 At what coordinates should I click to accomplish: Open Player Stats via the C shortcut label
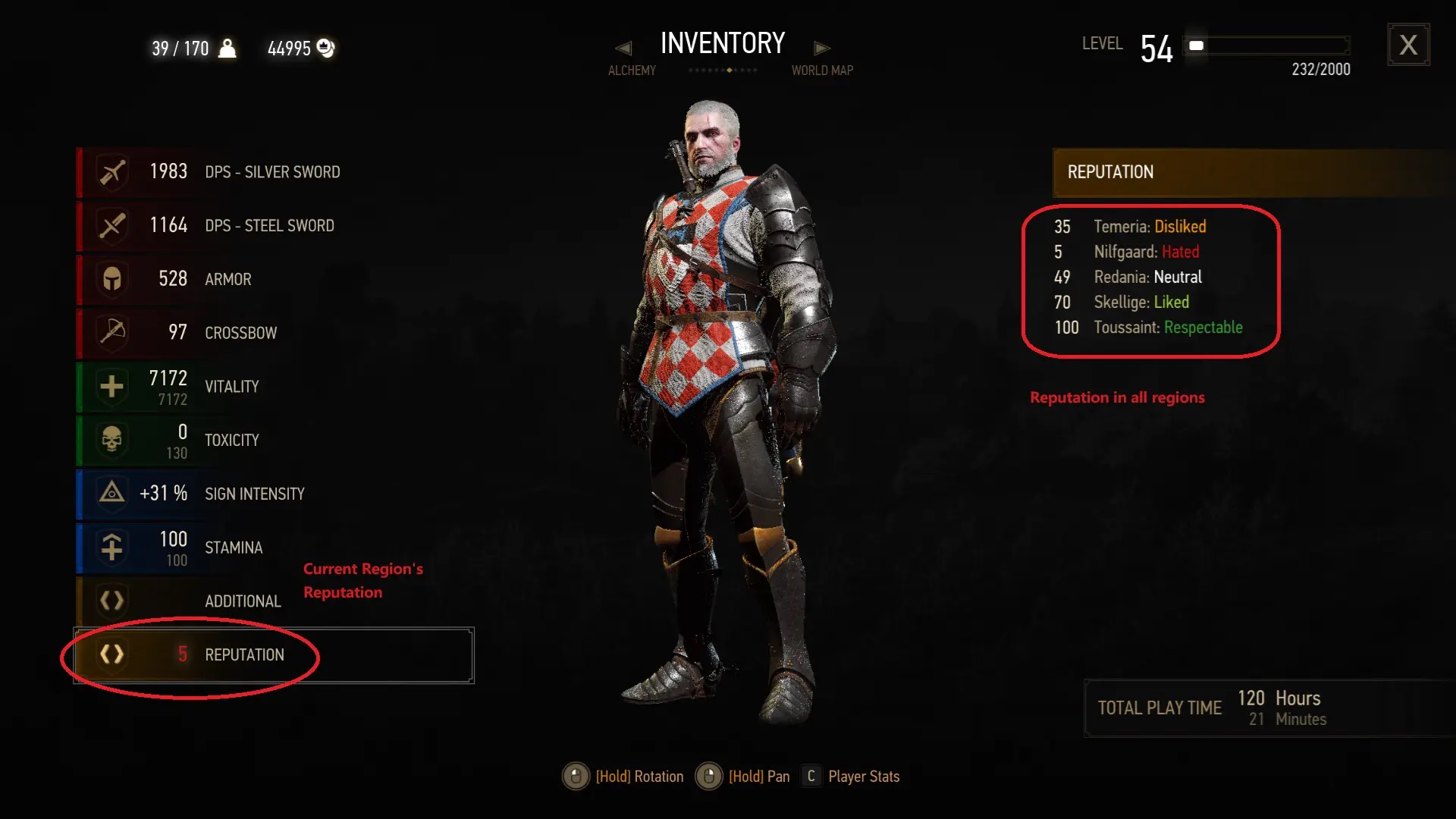(811, 776)
